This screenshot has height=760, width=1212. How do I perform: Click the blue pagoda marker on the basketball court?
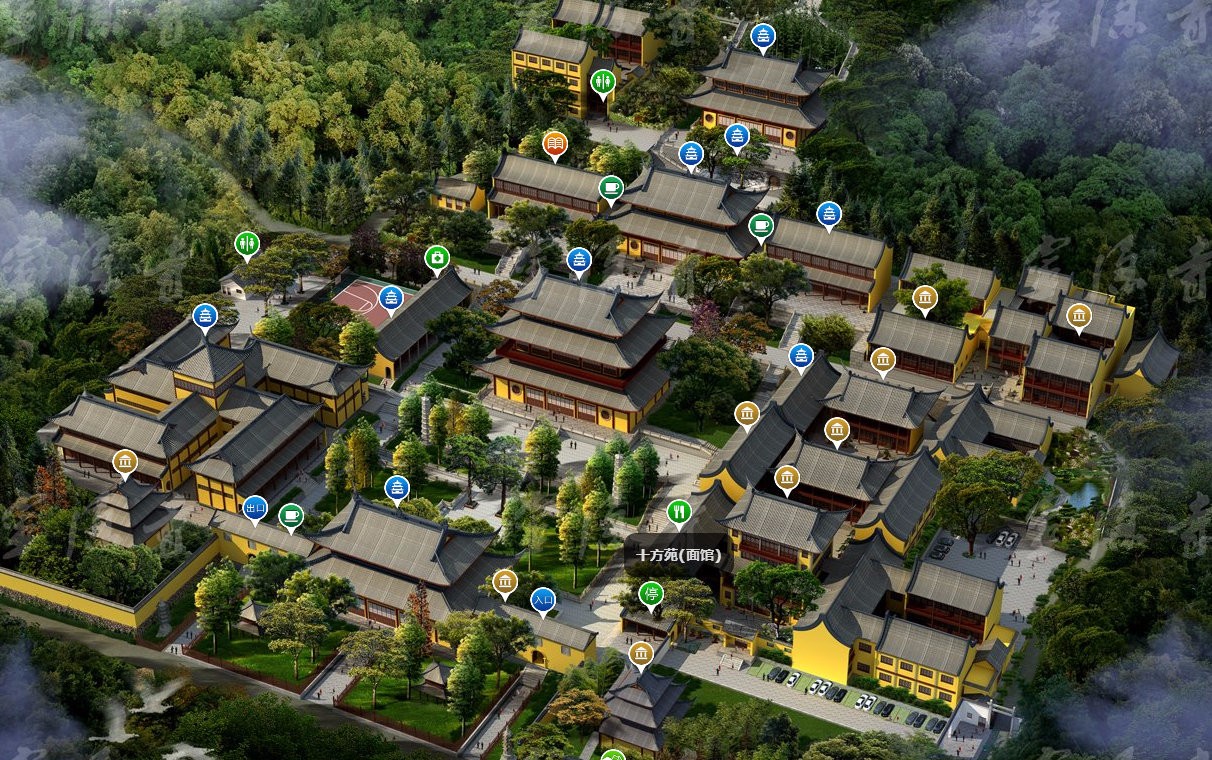(391, 298)
